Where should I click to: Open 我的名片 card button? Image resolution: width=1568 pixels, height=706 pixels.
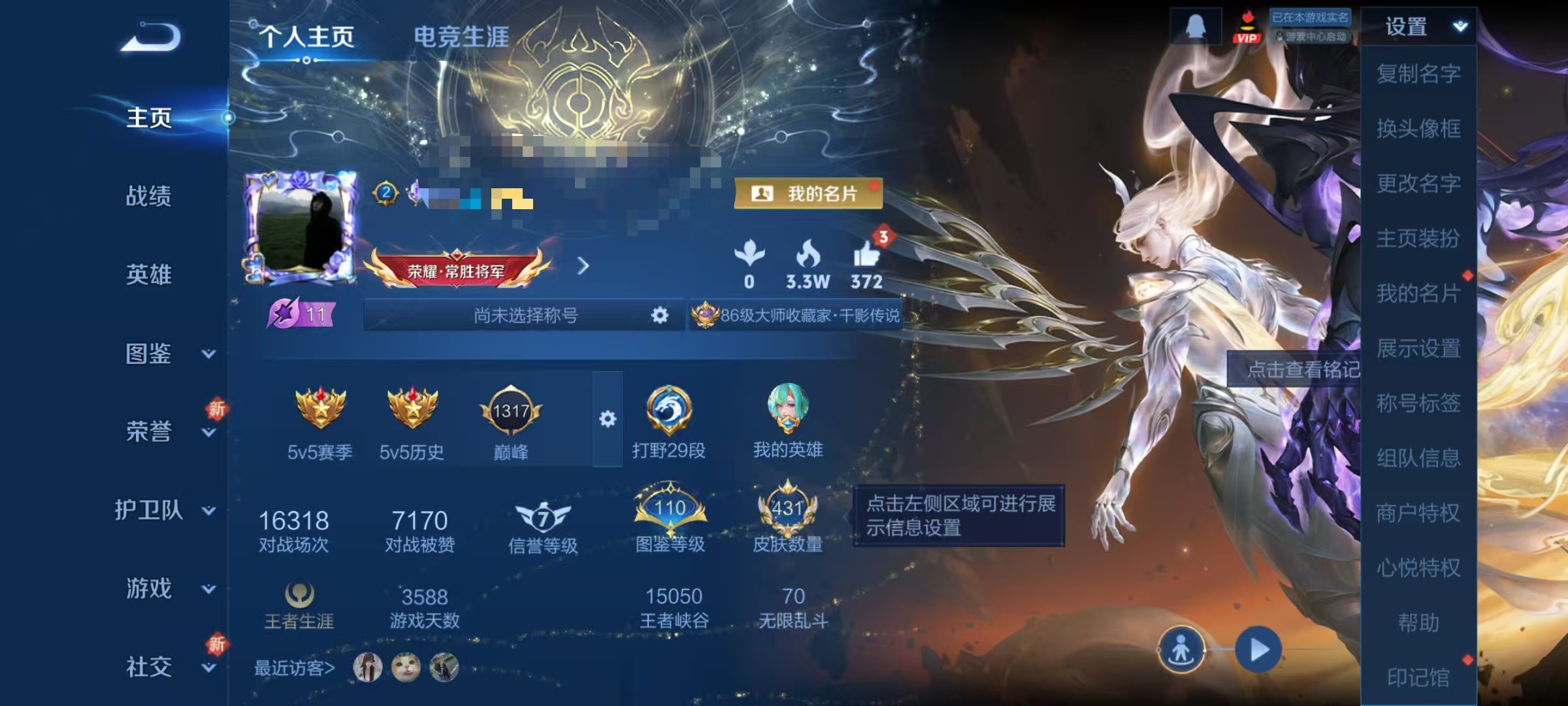pos(808,192)
